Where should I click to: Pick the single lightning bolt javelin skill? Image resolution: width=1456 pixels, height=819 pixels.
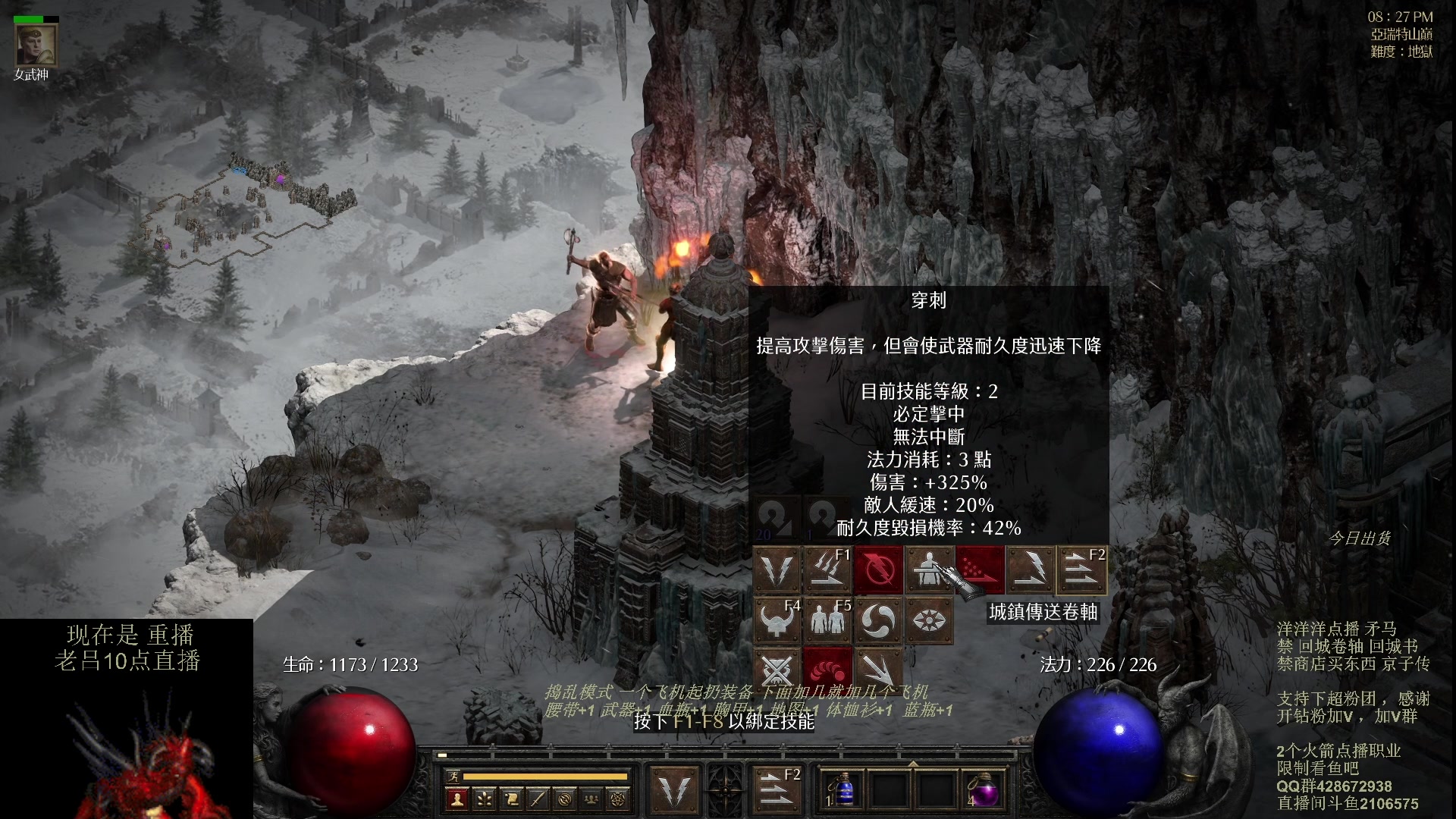tap(1030, 570)
